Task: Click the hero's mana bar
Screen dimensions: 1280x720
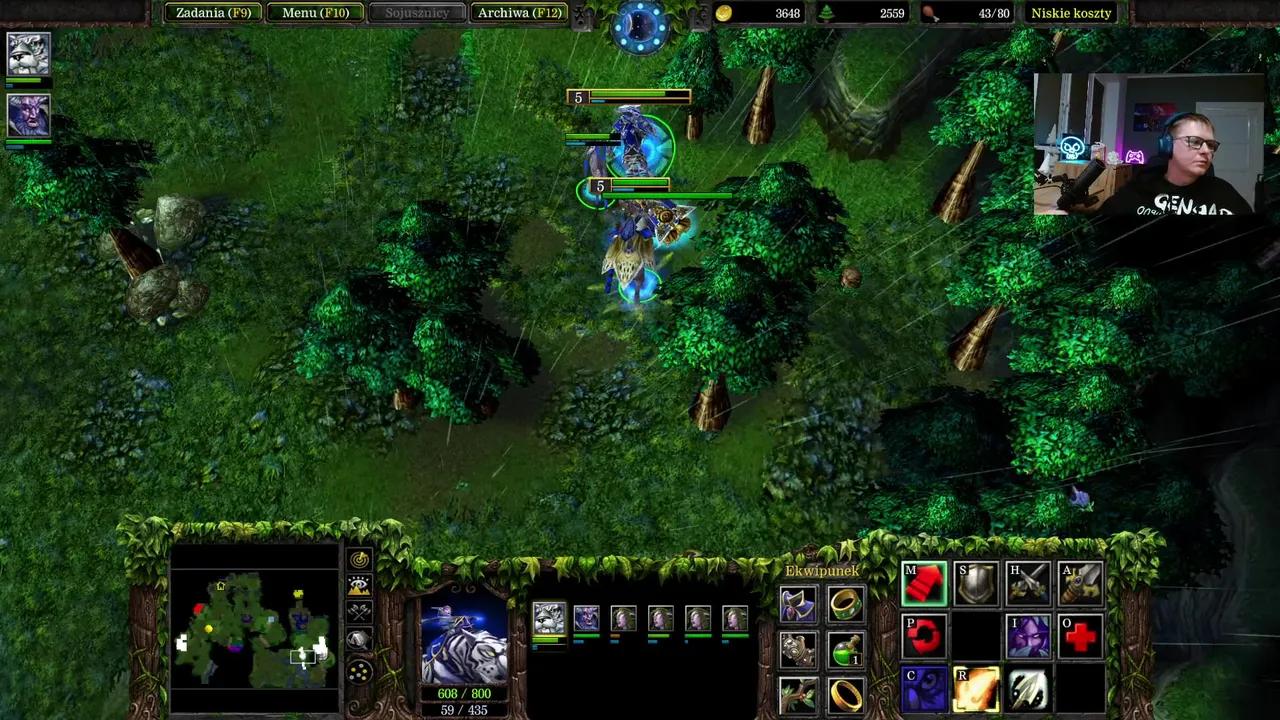Action: tap(465, 711)
